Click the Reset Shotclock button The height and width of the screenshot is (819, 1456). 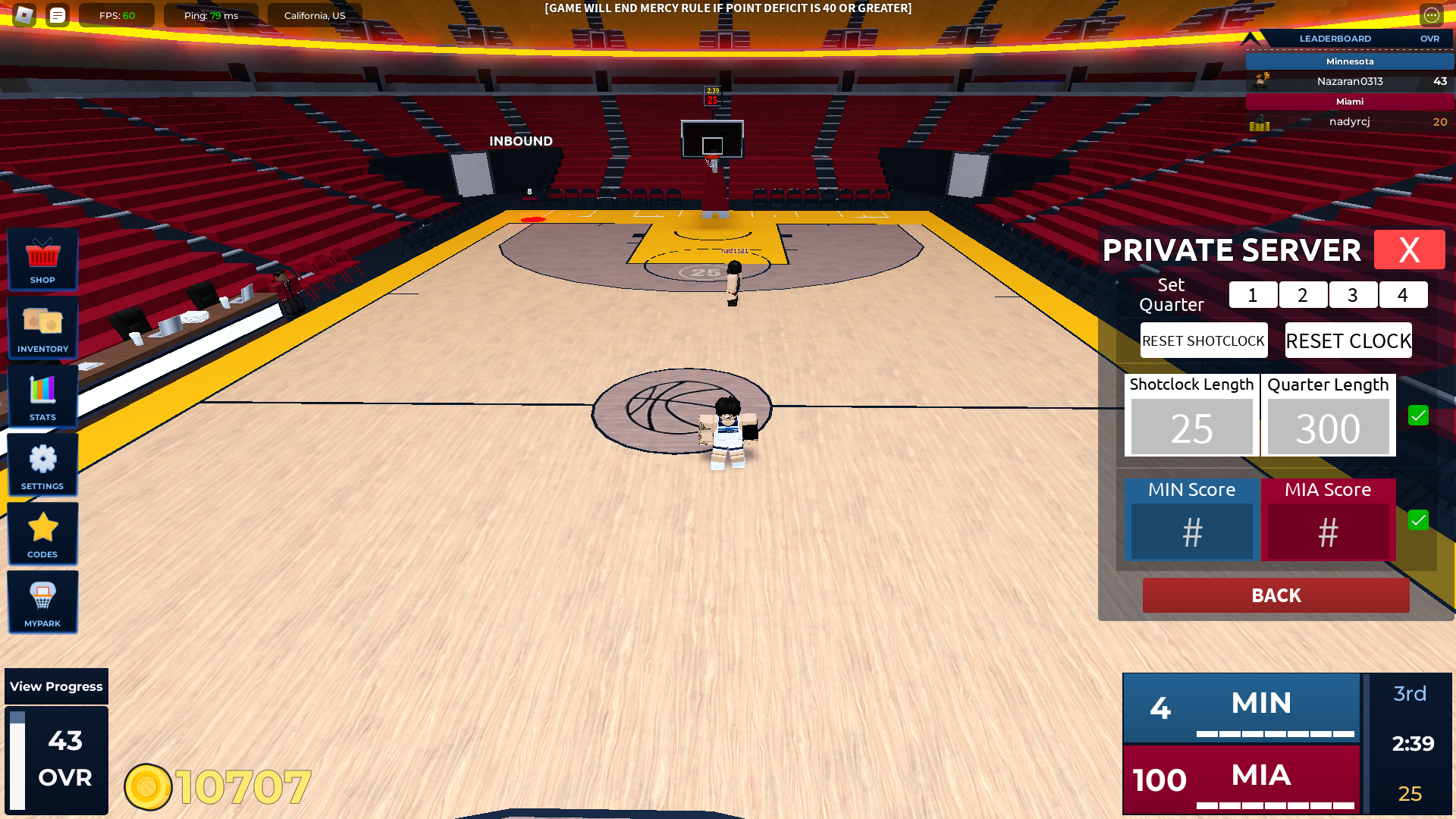[x=1203, y=340]
